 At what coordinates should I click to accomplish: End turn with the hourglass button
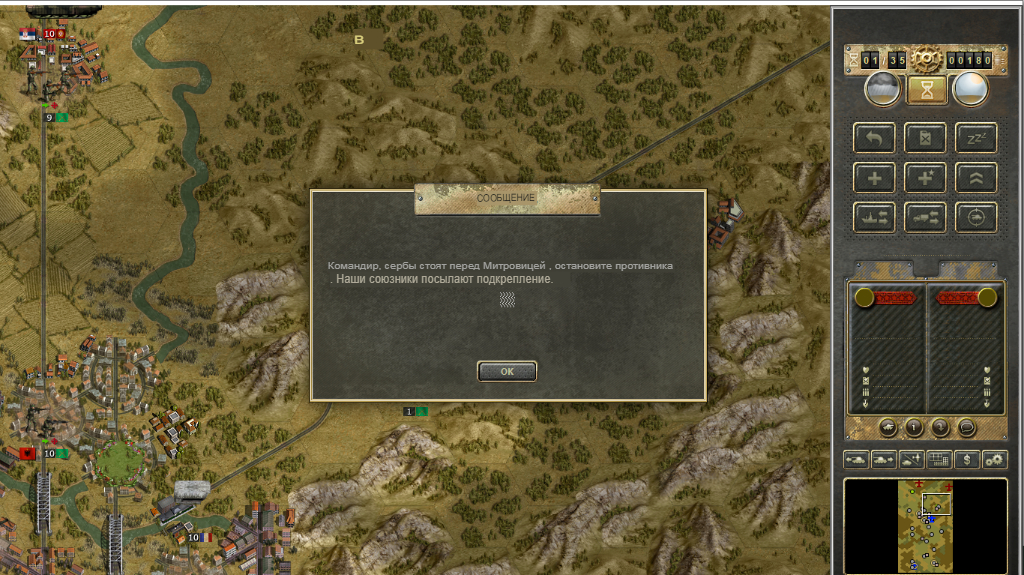(x=926, y=90)
